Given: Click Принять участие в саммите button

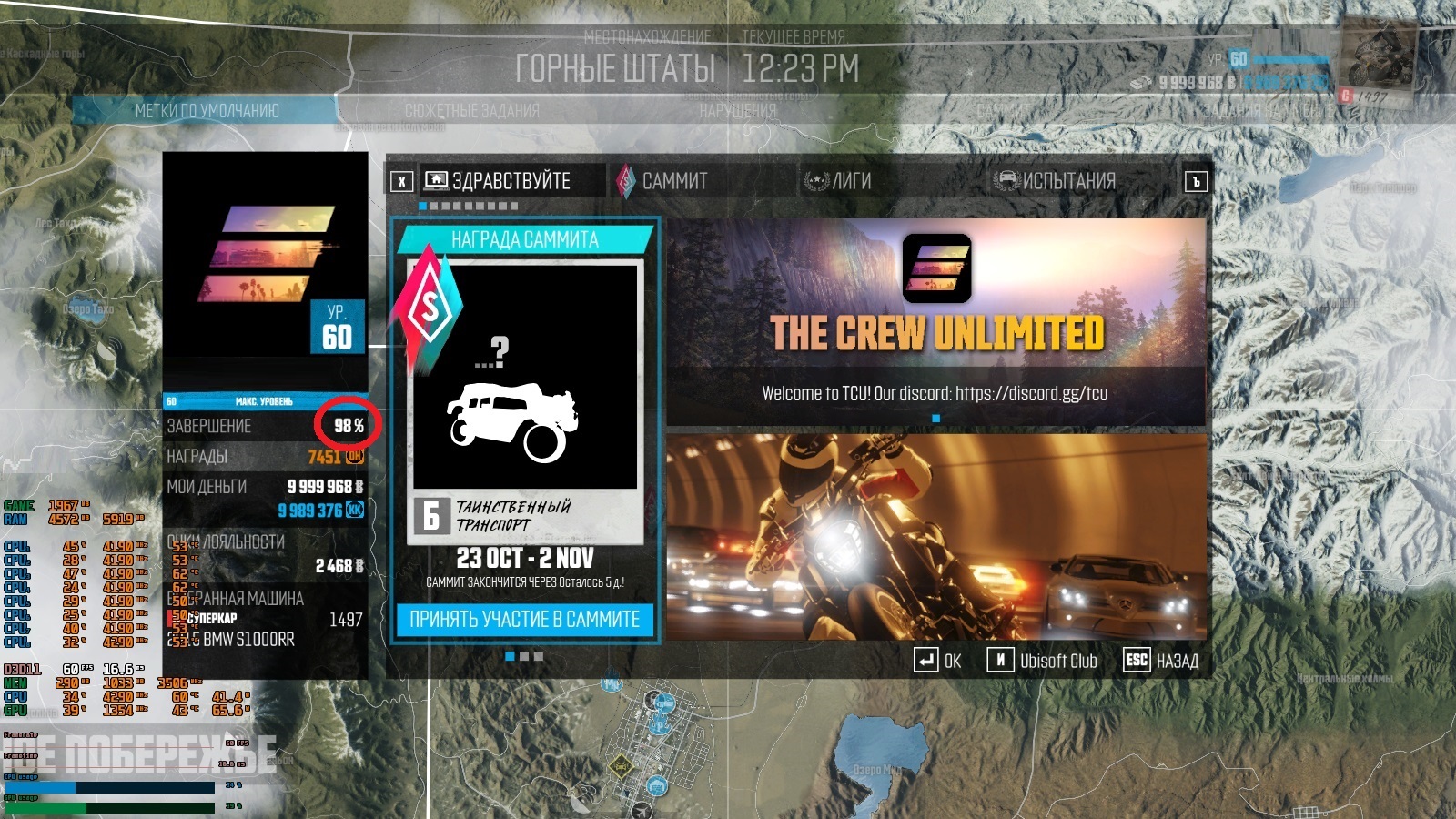Looking at the screenshot, I should (x=525, y=620).
